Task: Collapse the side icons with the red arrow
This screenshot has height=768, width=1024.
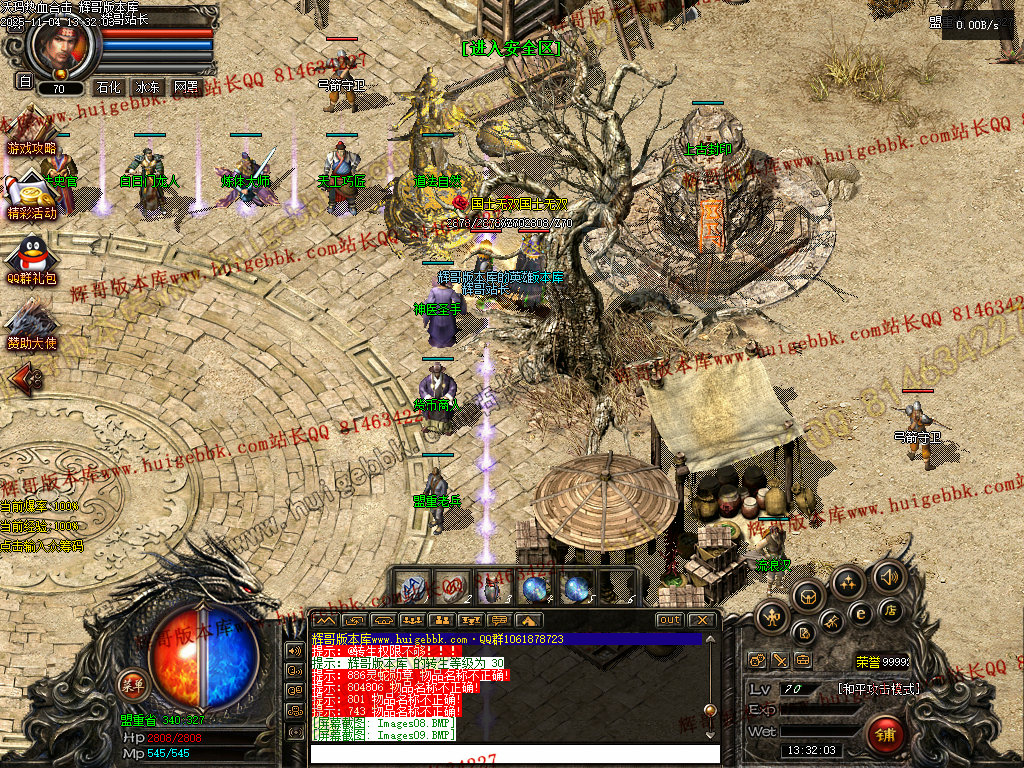Action: 25,378
